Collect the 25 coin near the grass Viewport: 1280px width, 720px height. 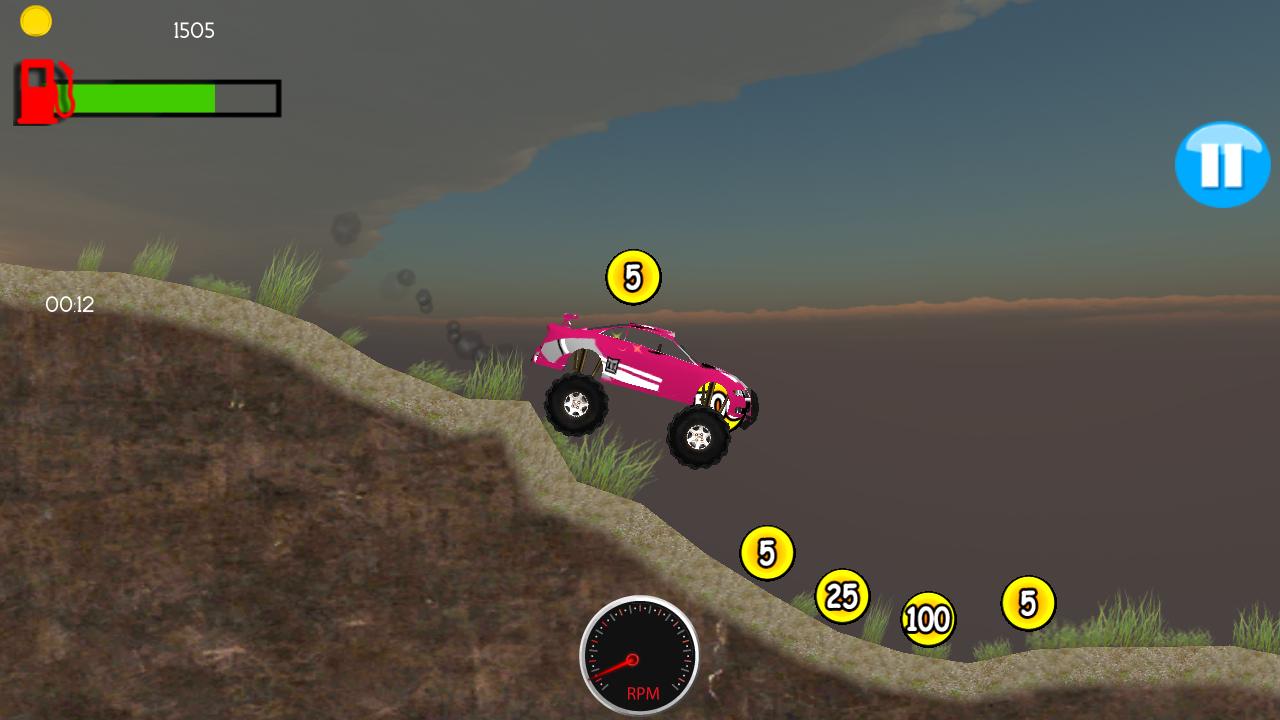tap(841, 595)
